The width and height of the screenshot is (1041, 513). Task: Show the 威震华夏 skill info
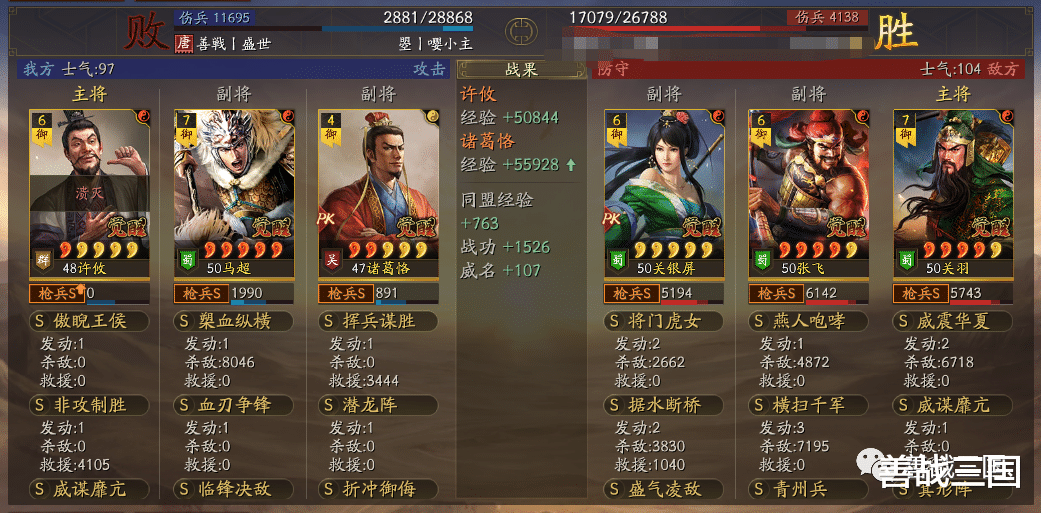952,322
